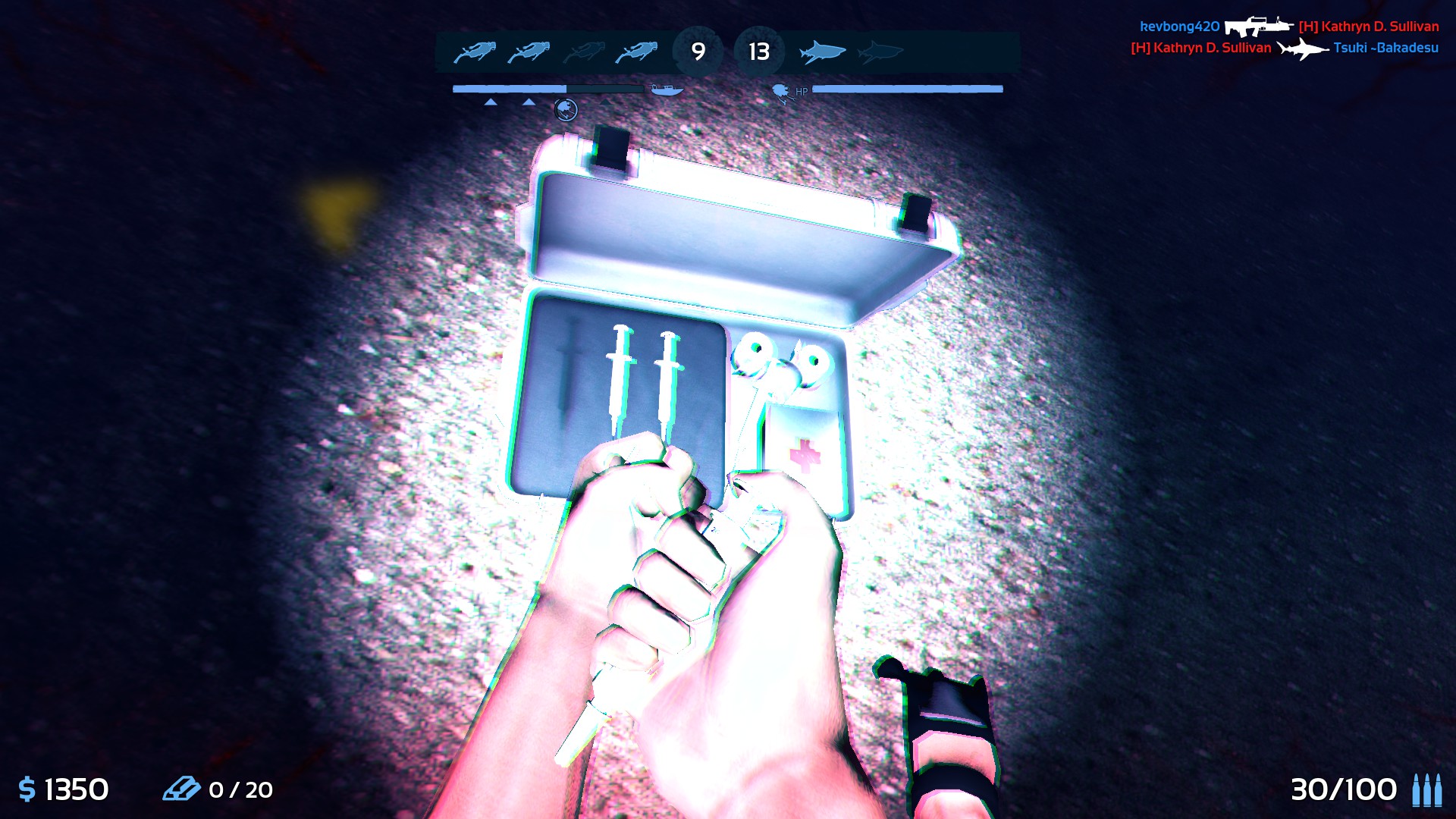Click the flare icon near 0/20 counter
This screenshot has width=1456, height=819.
182,790
